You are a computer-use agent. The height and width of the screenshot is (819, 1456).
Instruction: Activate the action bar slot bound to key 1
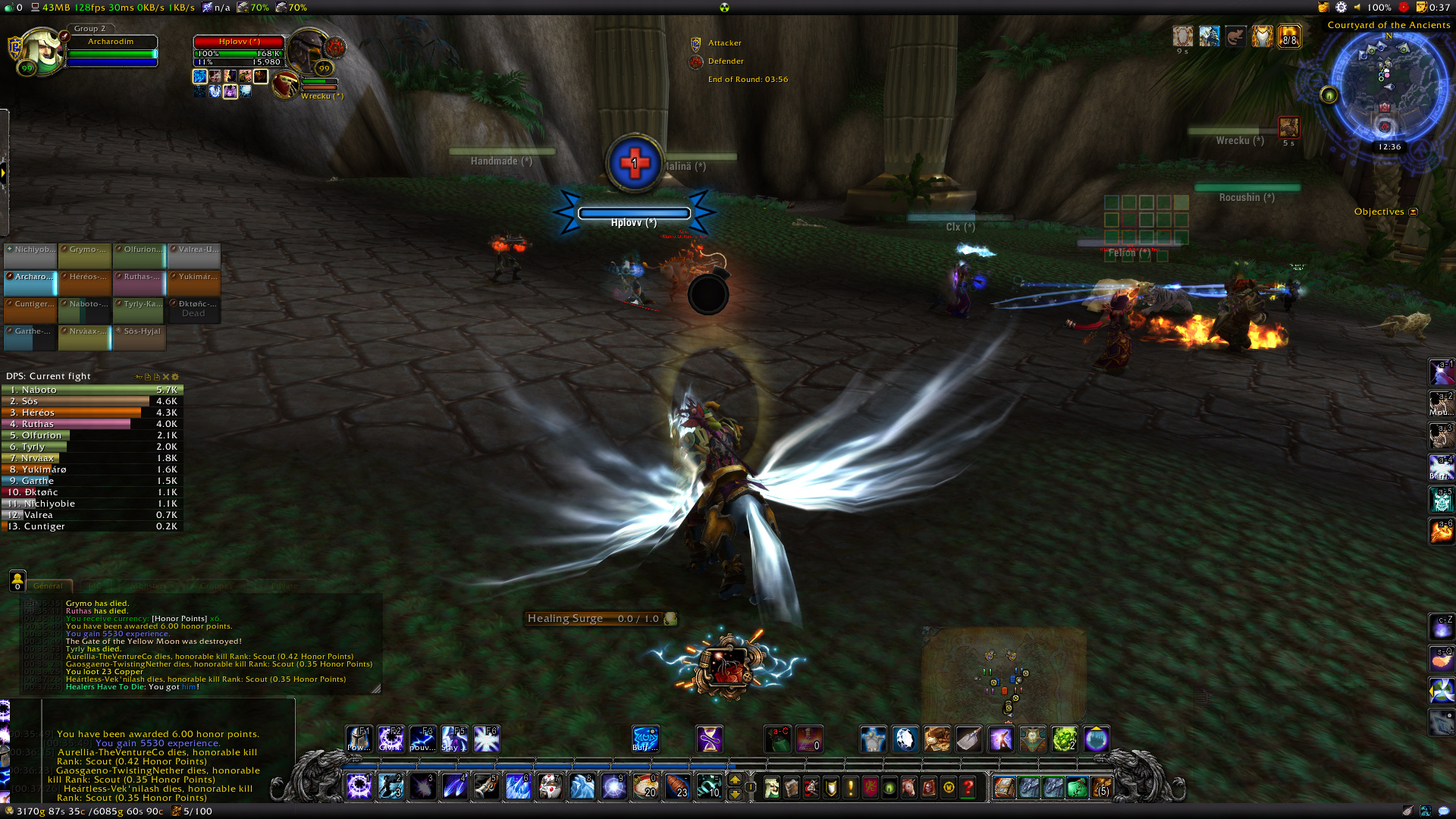coord(359,787)
